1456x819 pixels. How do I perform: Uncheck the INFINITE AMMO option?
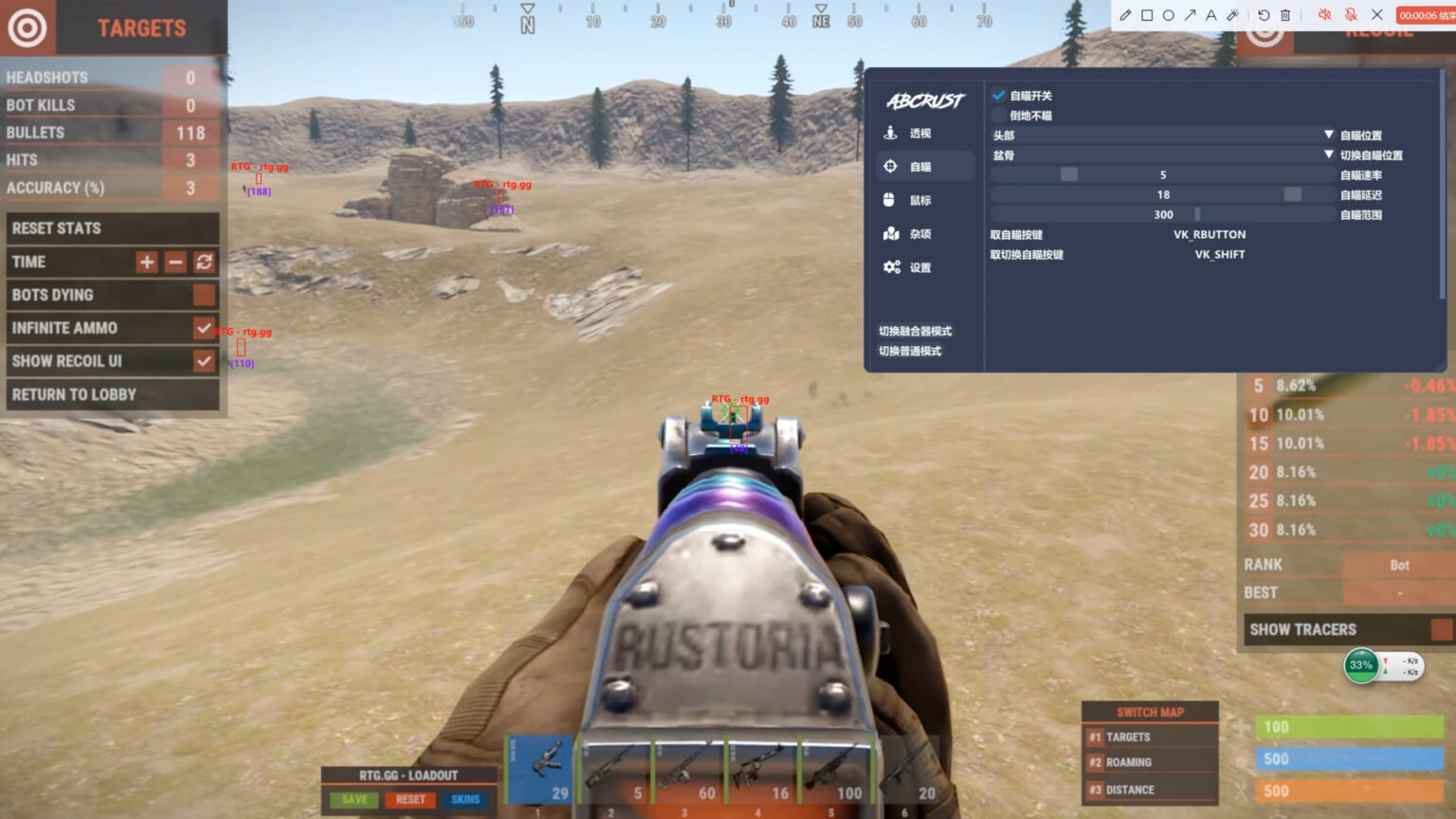(204, 328)
